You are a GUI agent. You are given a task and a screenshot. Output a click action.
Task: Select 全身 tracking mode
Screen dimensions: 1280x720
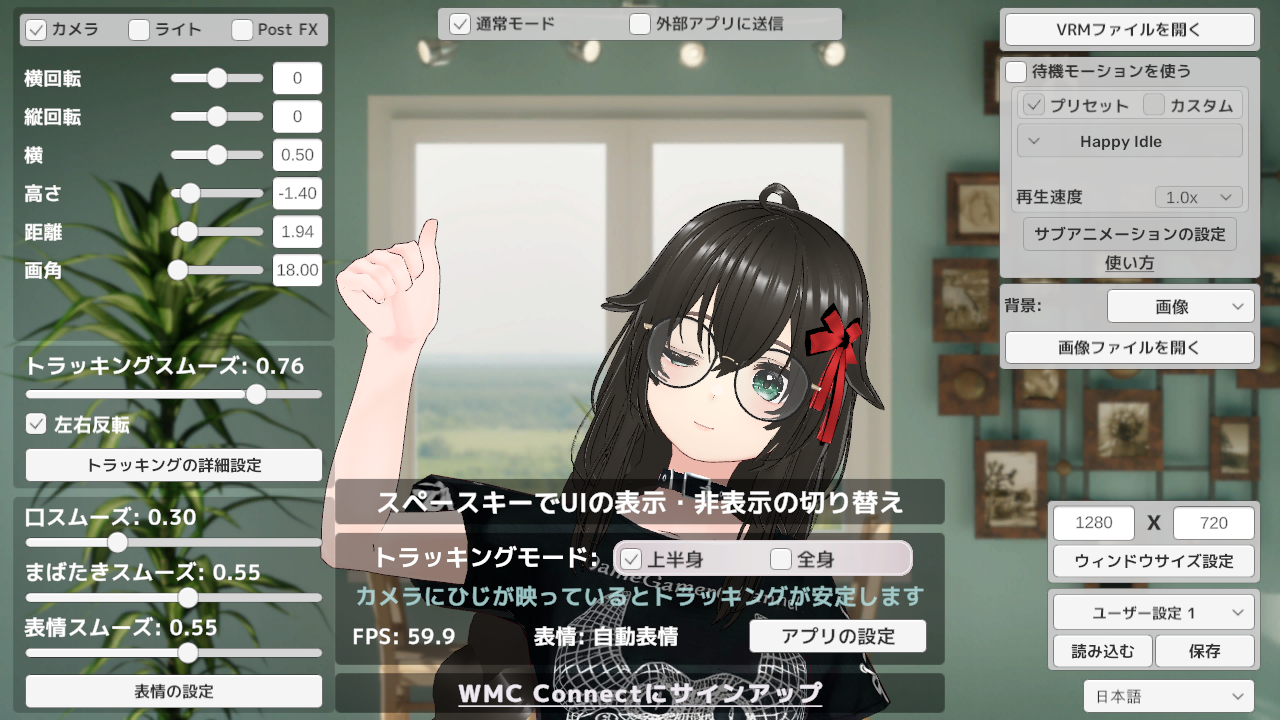point(781,559)
